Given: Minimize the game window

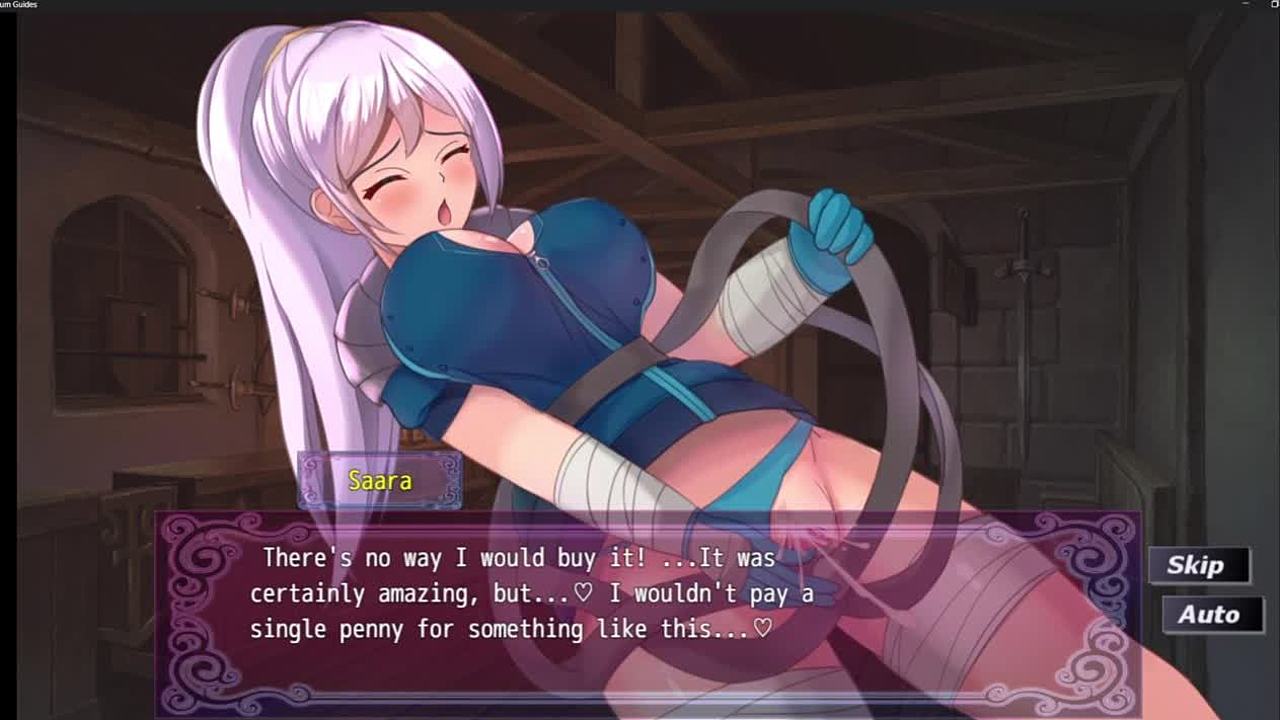Looking at the screenshot, I should point(1245,4).
